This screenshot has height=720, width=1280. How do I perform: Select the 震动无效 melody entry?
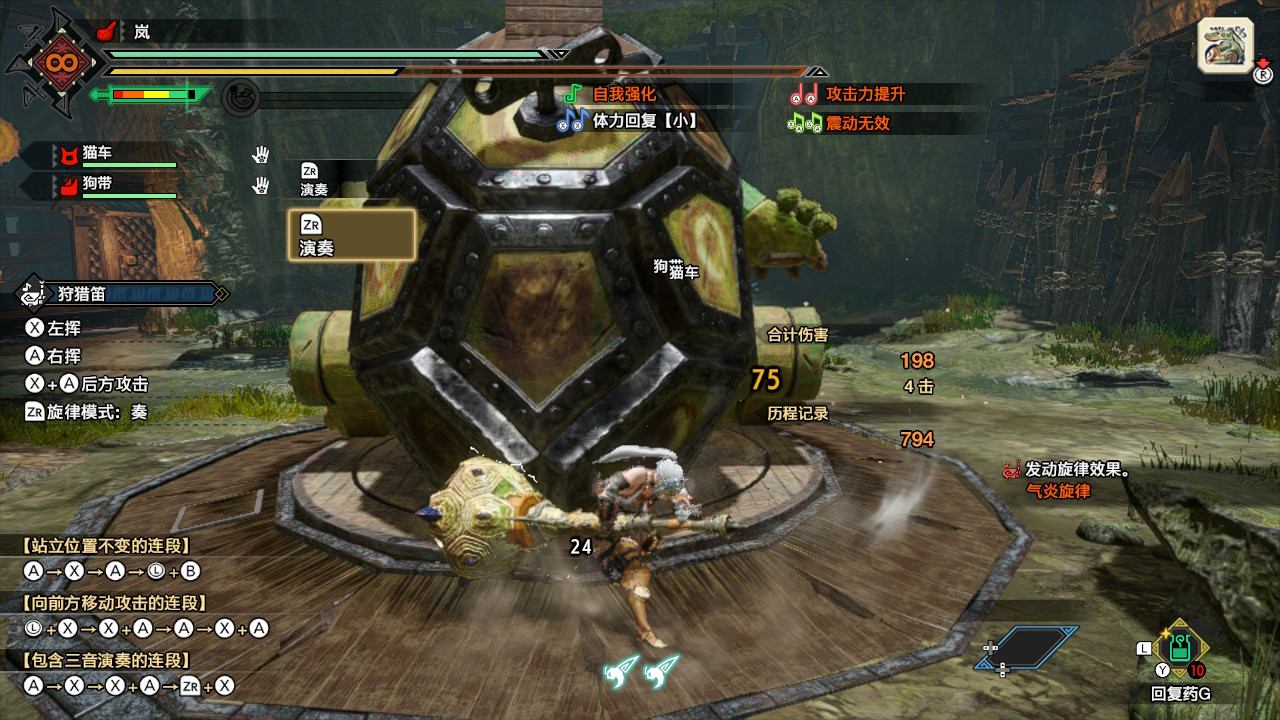[842, 123]
